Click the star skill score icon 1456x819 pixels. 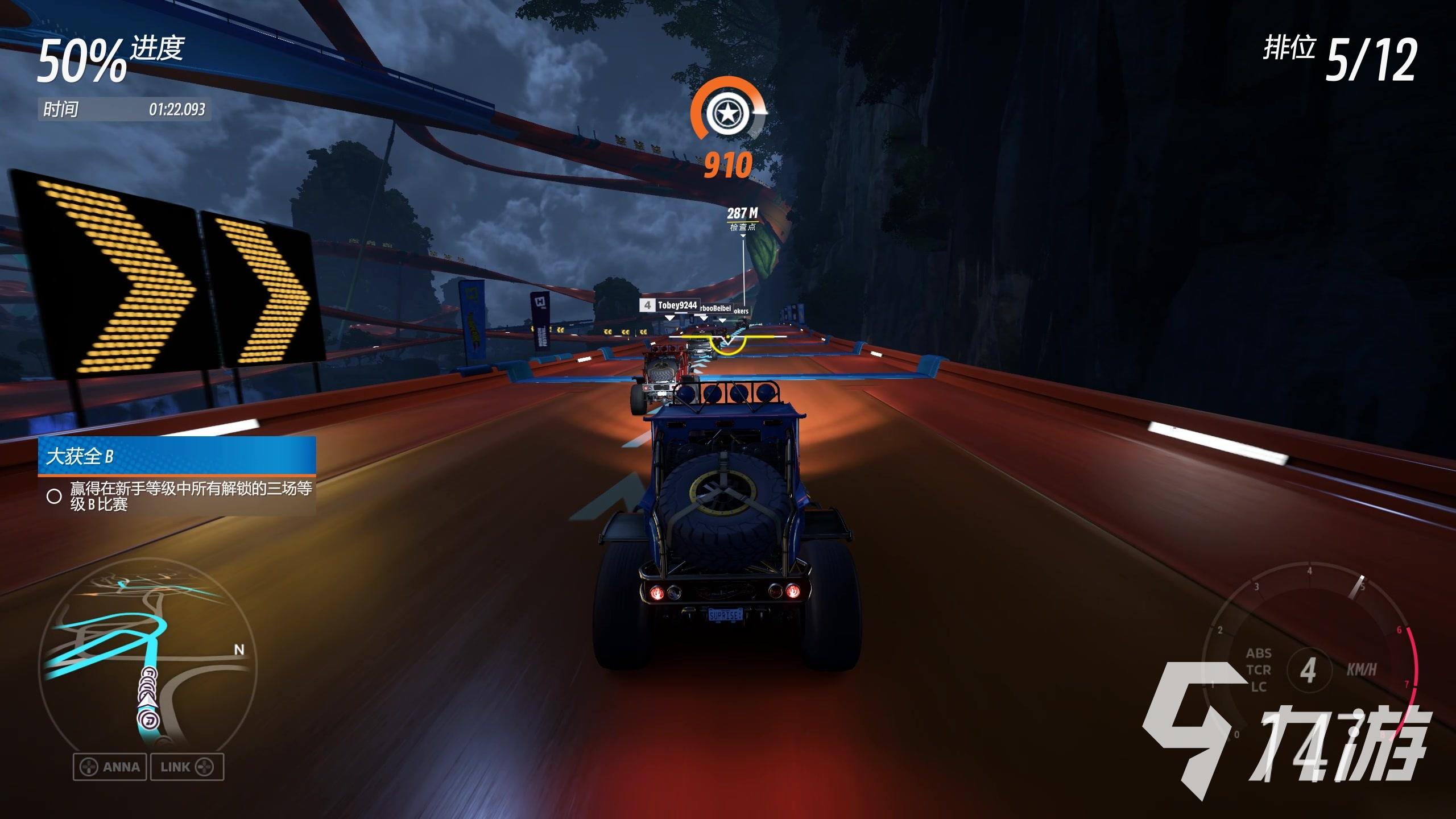point(727,114)
